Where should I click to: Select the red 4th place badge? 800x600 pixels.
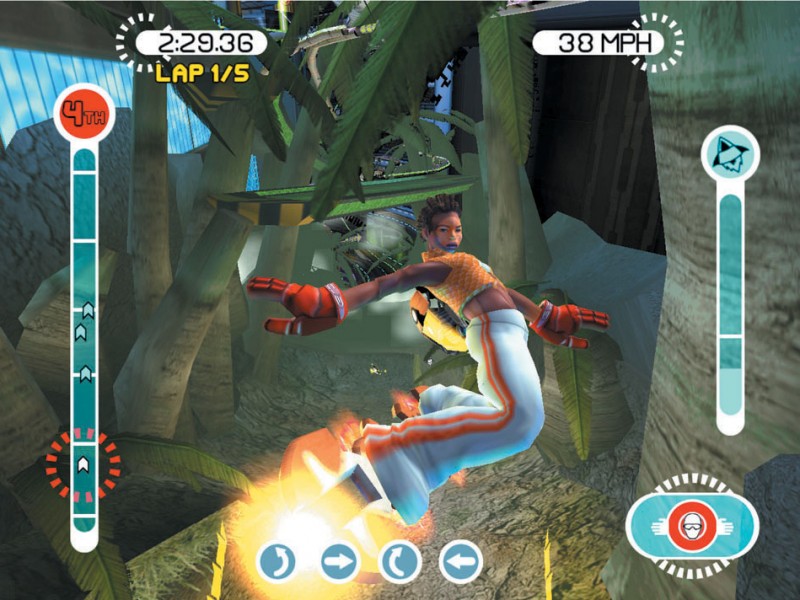(x=85, y=111)
